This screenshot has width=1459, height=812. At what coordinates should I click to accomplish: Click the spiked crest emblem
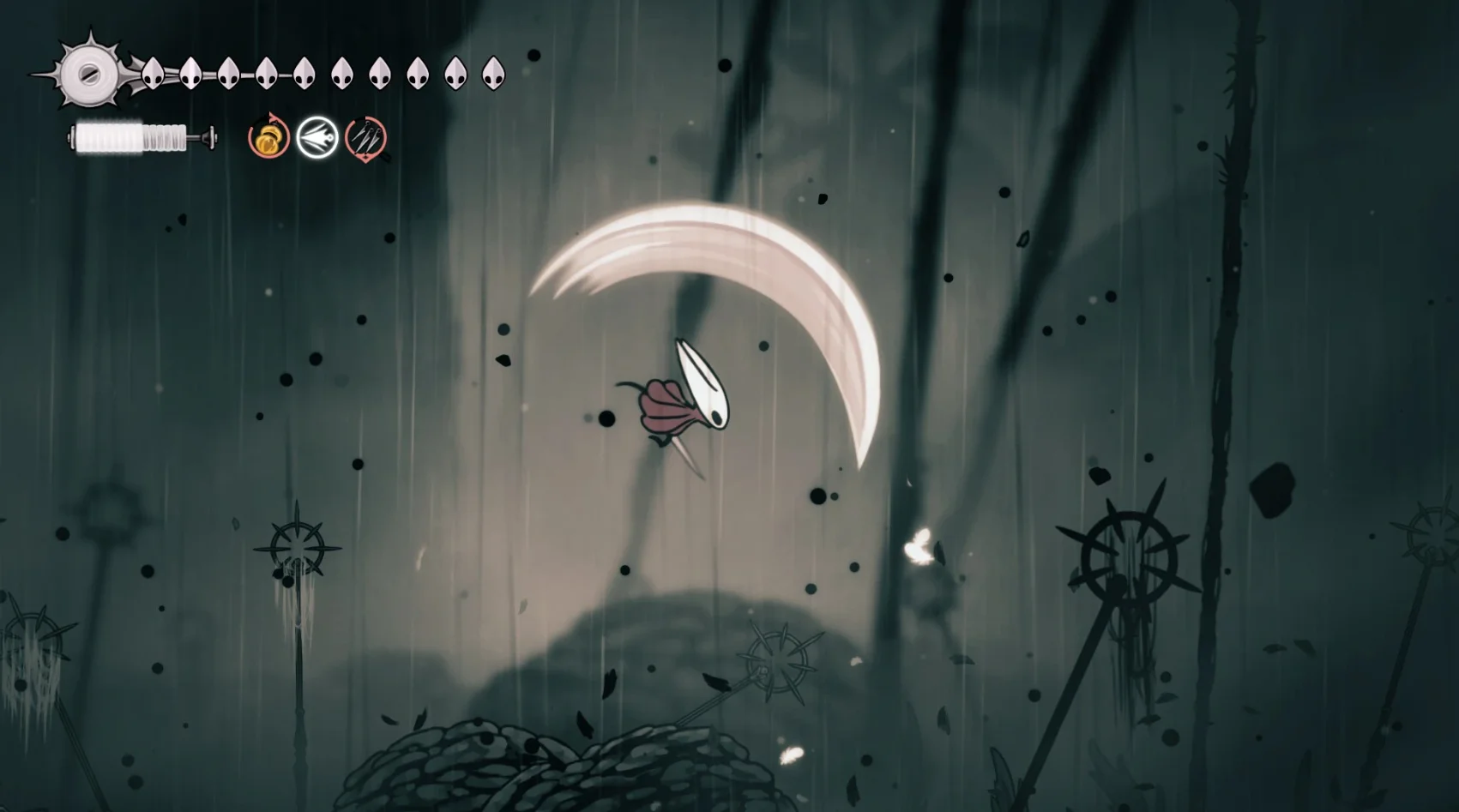pyautogui.click(x=88, y=75)
